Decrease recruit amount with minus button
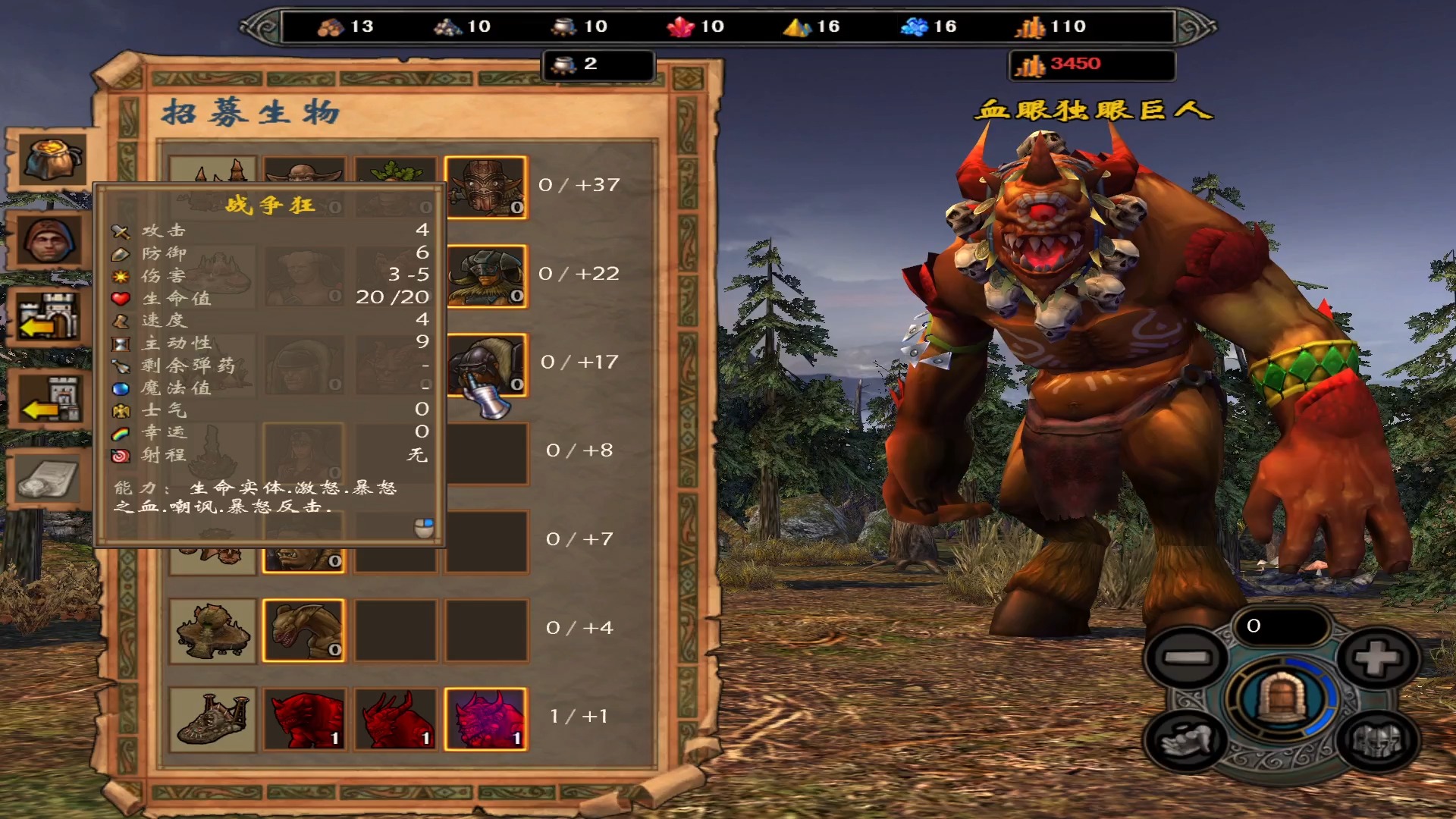Screen dimensions: 1456x819 pyautogui.click(x=1187, y=657)
